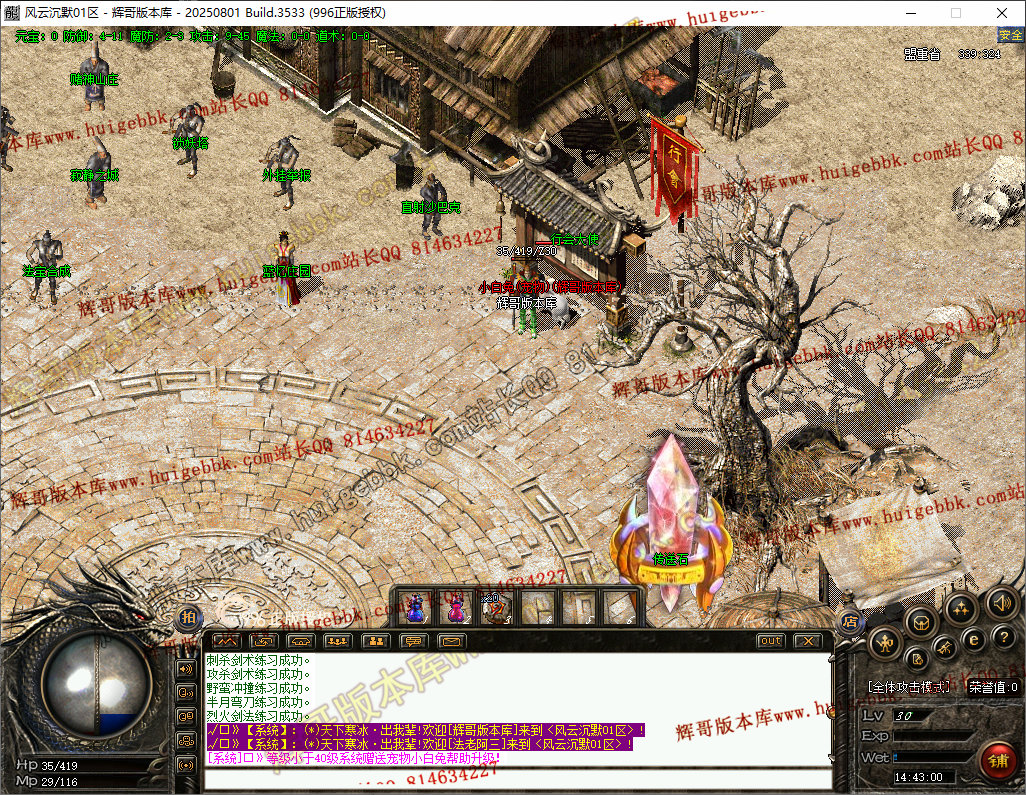
Task: Open the group chat channel button
Action: pos(186,740)
